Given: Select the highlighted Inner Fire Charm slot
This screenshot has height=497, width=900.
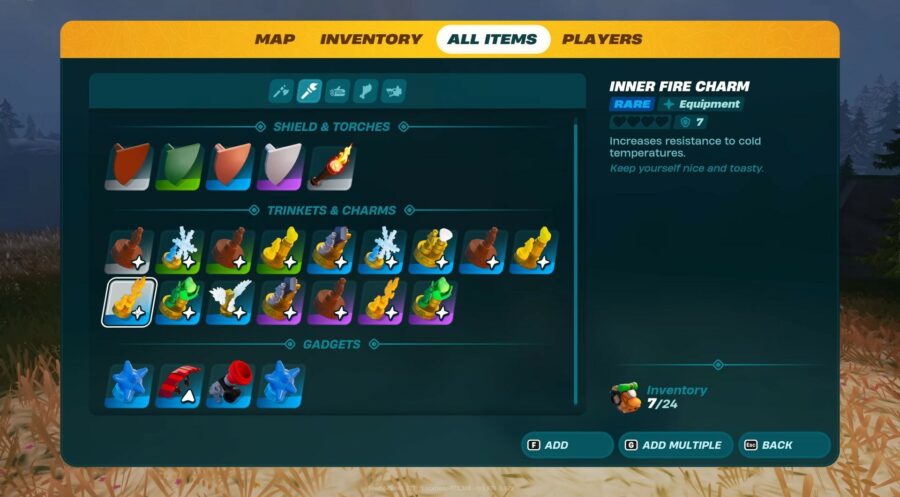Looking at the screenshot, I should 129,302.
